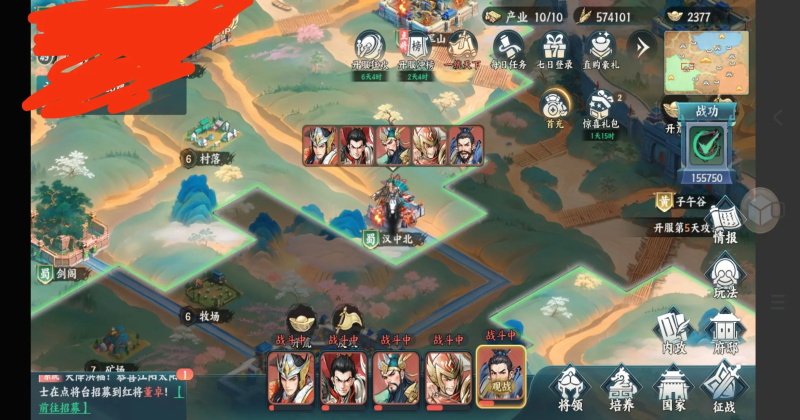Screen dimensions: 800x420
Task: Open the 七日登录 seven-day login gift
Action: tap(553, 48)
